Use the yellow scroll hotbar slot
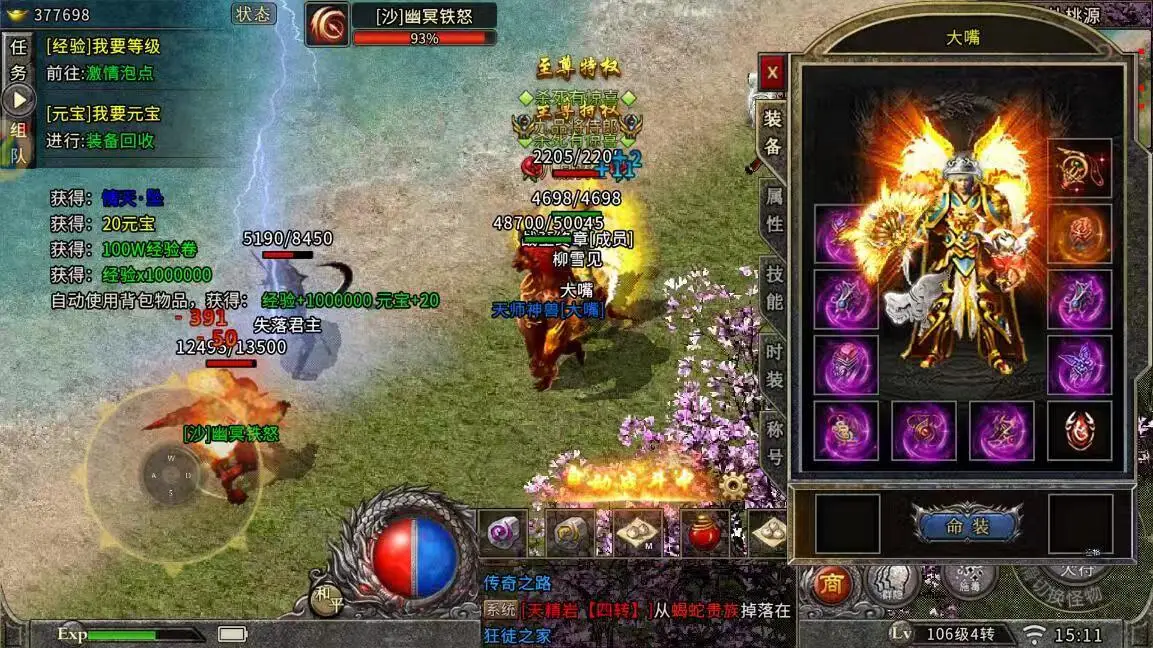 pyautogui.click(x=570, y=533)
